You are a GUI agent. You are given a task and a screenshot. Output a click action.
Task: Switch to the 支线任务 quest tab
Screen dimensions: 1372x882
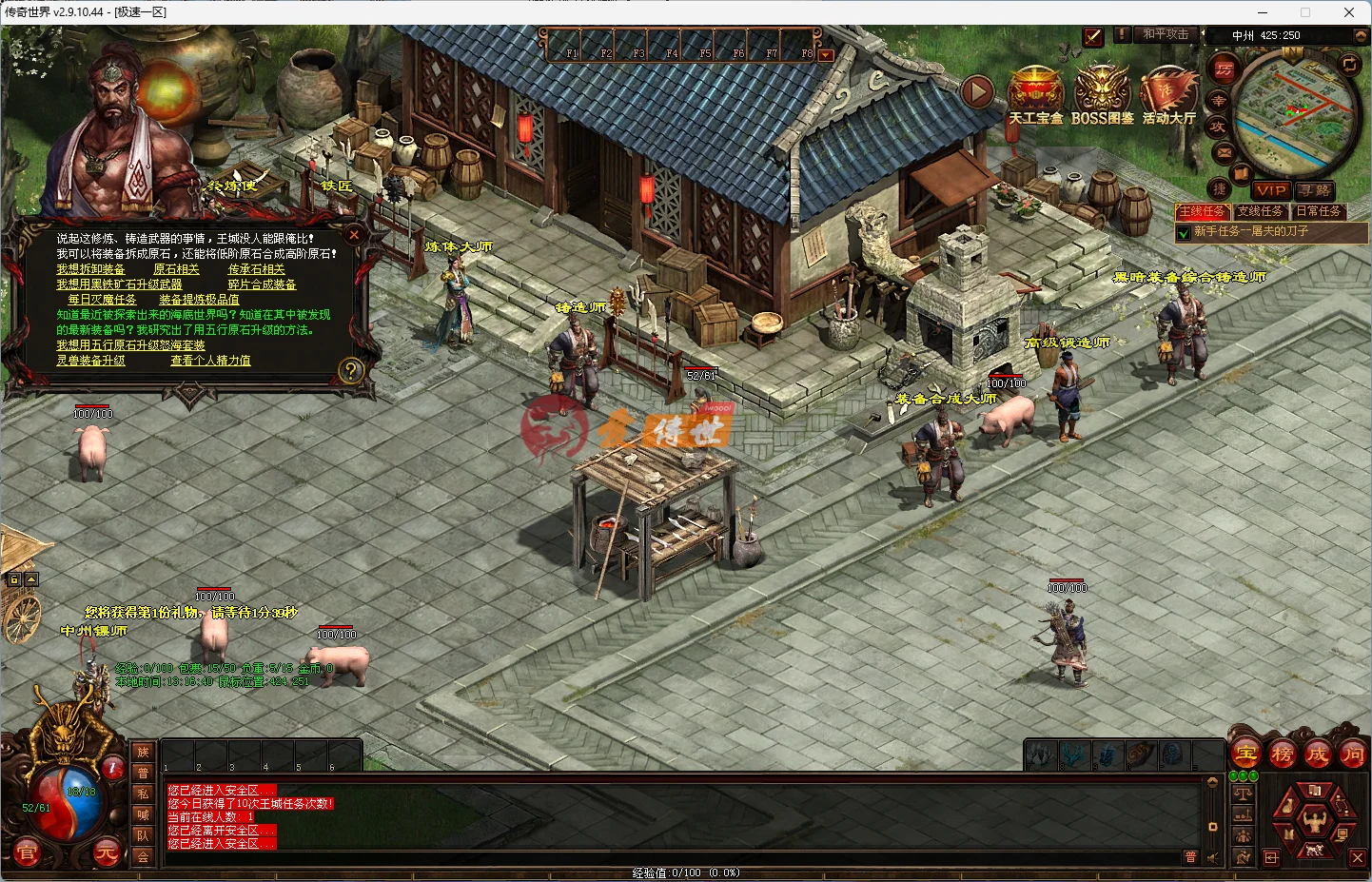coord(1262,211)
